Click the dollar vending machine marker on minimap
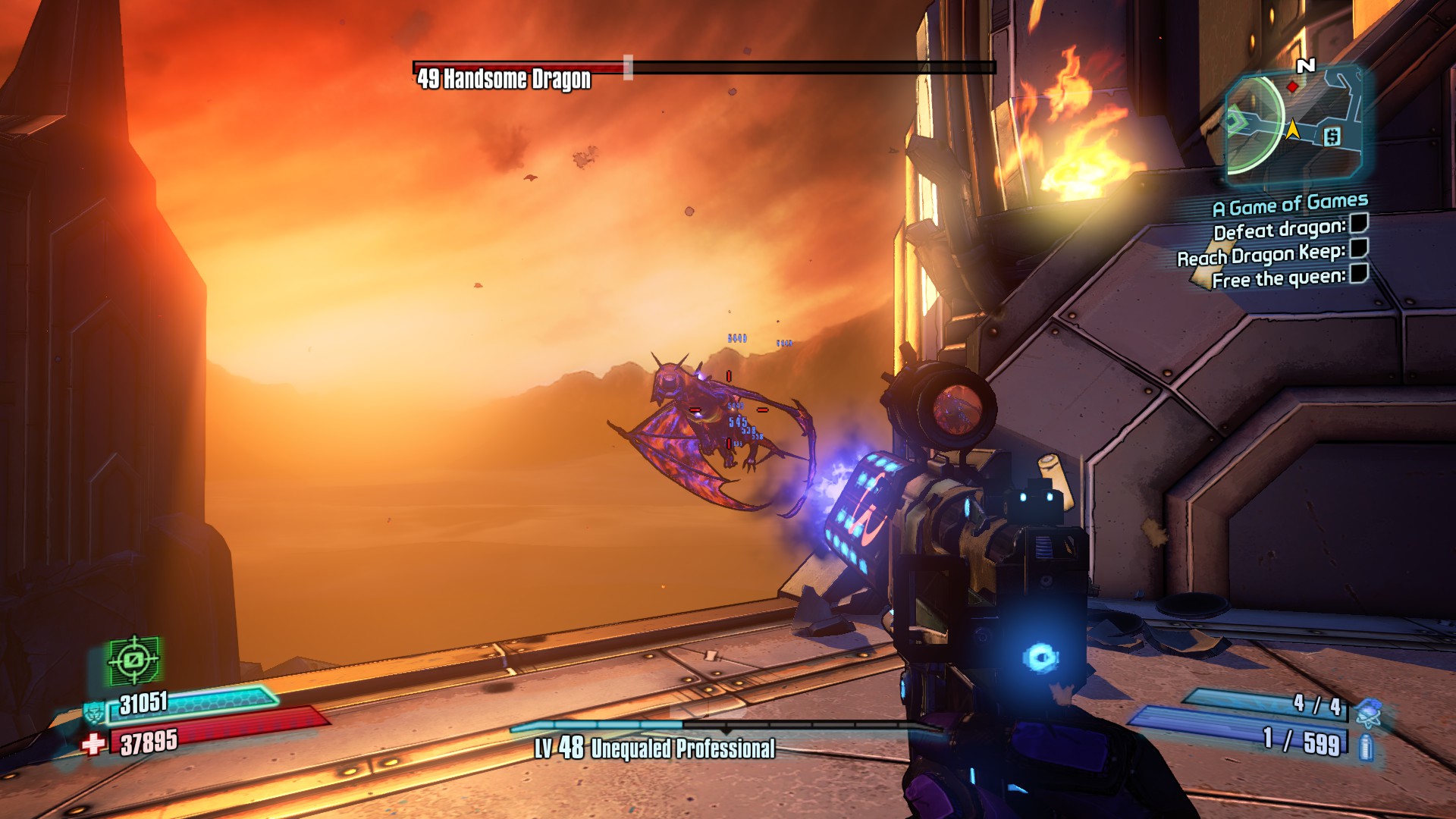 pos(1332,136)
